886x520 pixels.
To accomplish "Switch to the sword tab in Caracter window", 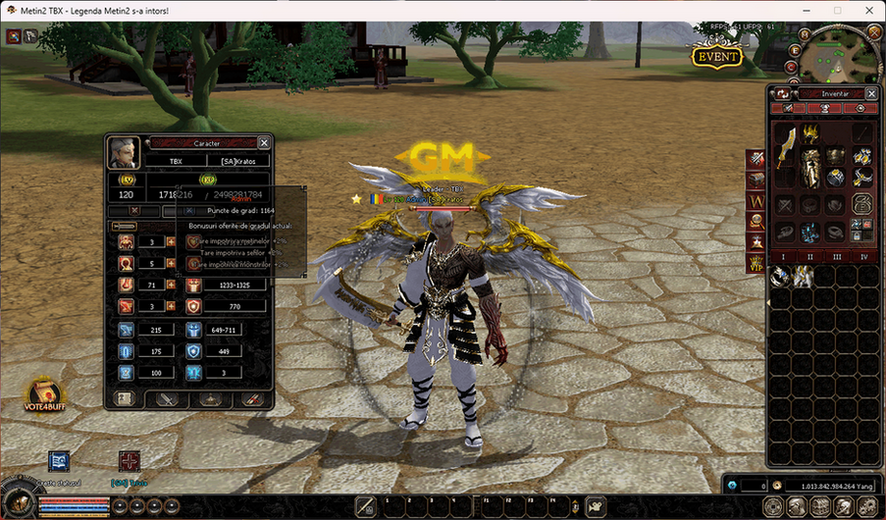I will pyautogui.click(x=168, y=399).
